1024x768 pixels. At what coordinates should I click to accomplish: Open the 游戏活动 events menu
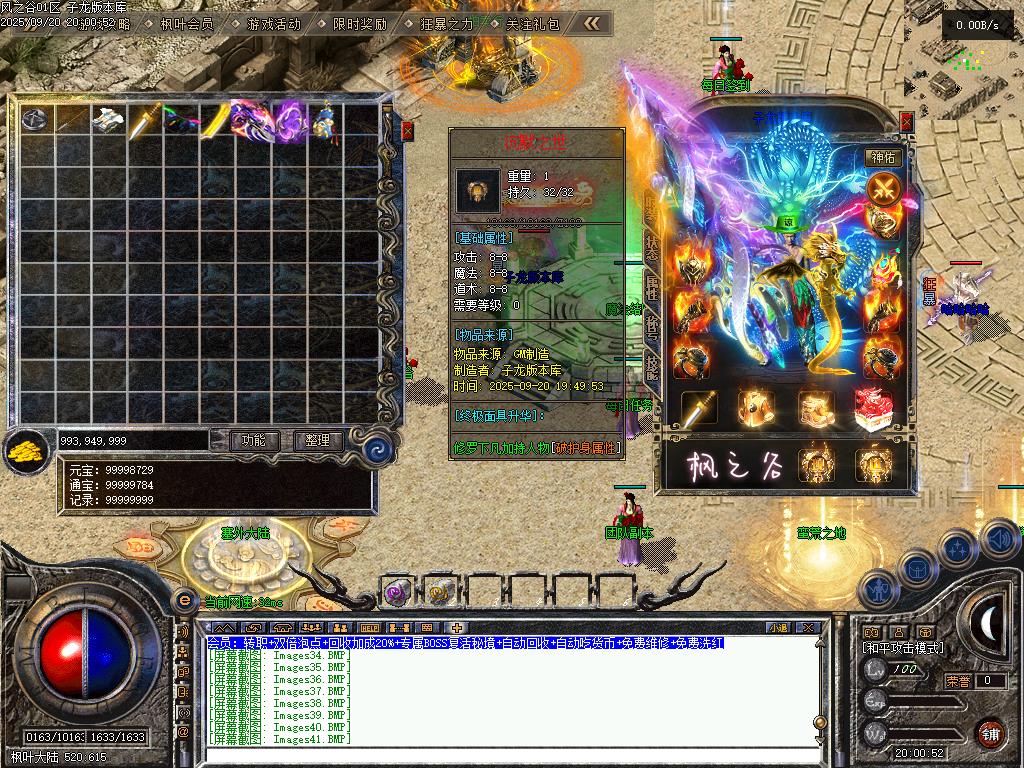(x=273, y=23)
